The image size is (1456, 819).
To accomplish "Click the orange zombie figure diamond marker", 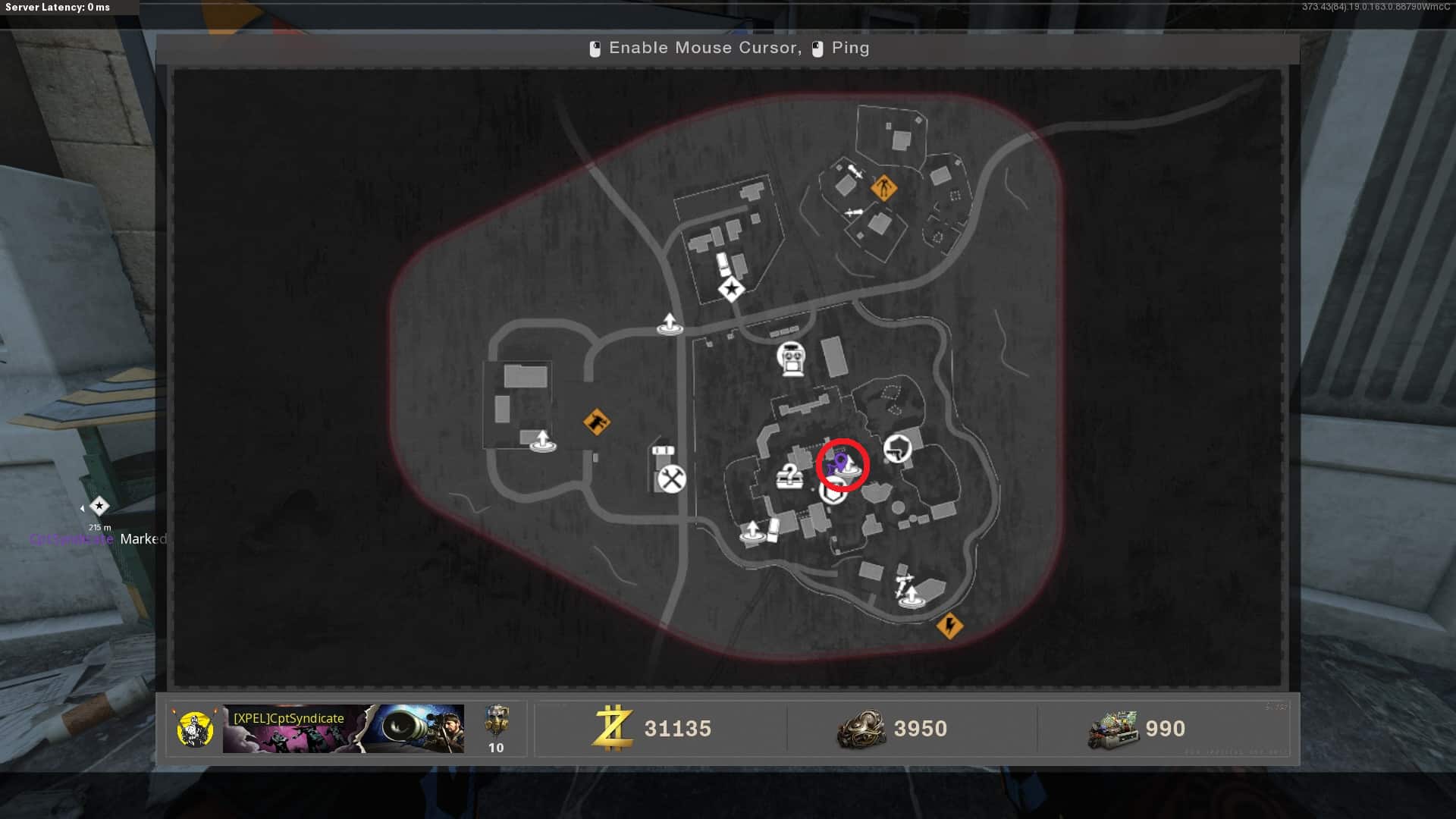I will pyautogui.click(x=883, y=187).
